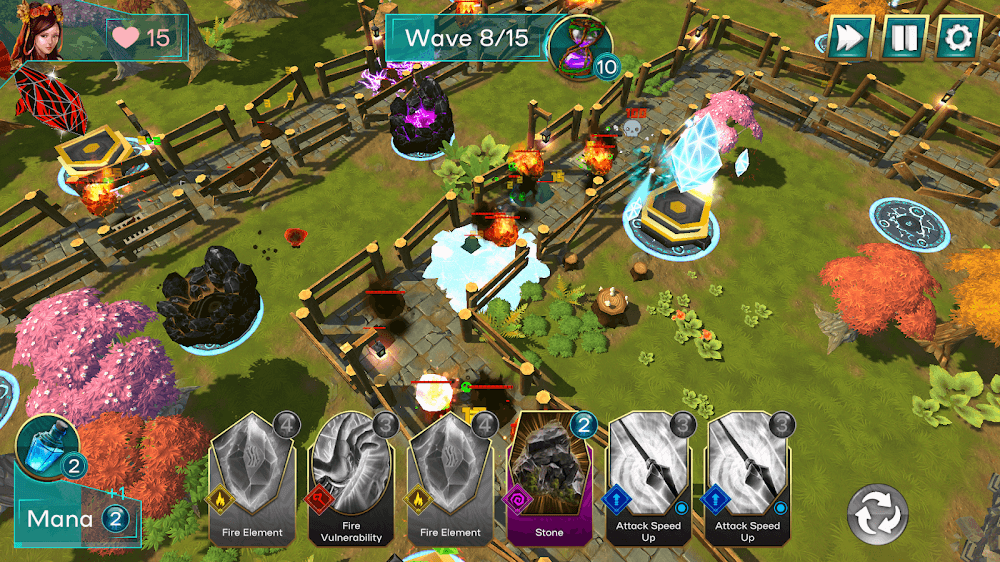Pause the game
The image size is (1000, 562).
pyautogui.click(x=904, y=38)
